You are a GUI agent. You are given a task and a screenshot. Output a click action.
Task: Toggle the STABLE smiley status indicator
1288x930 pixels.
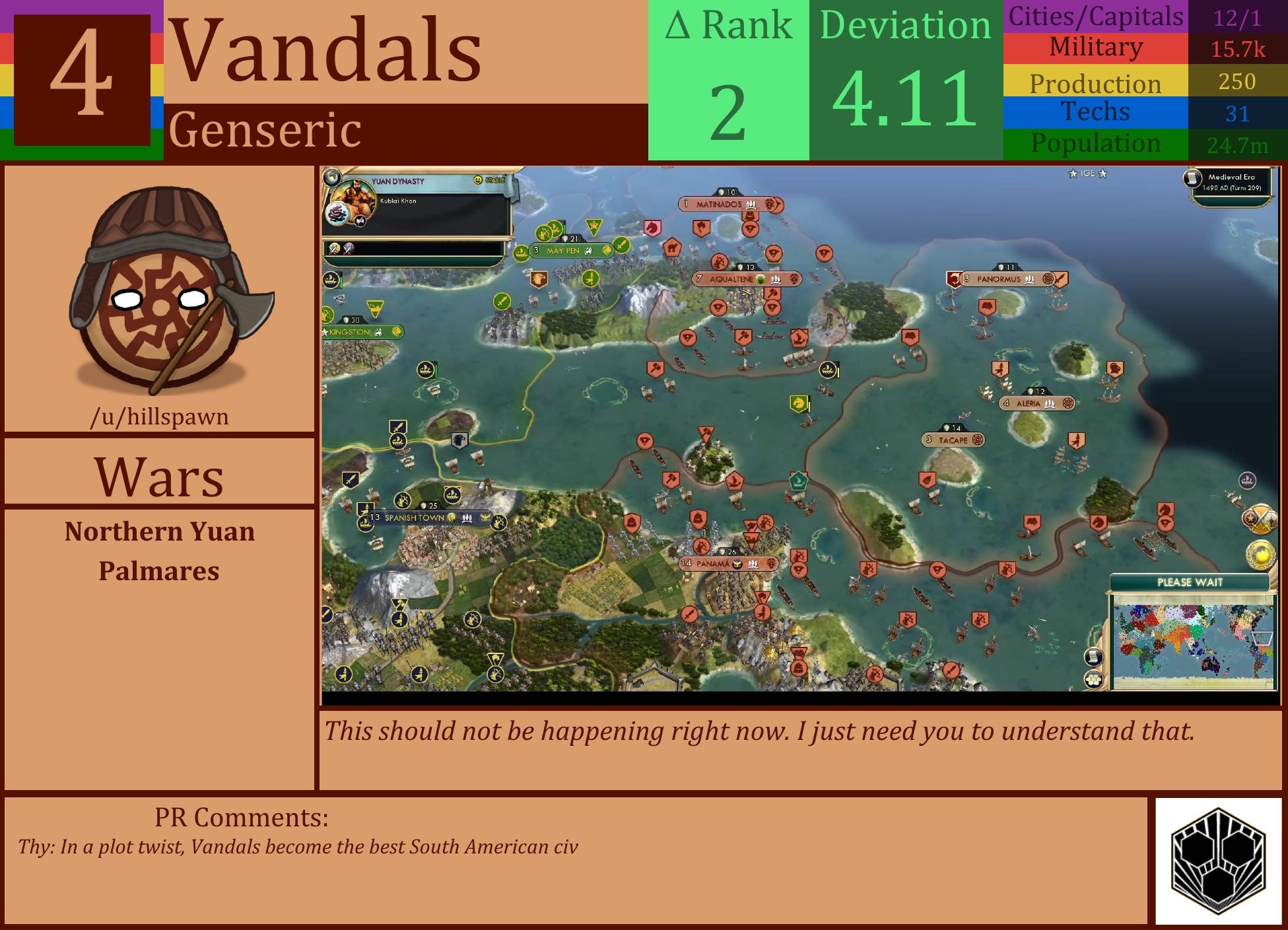coord(478,180)
